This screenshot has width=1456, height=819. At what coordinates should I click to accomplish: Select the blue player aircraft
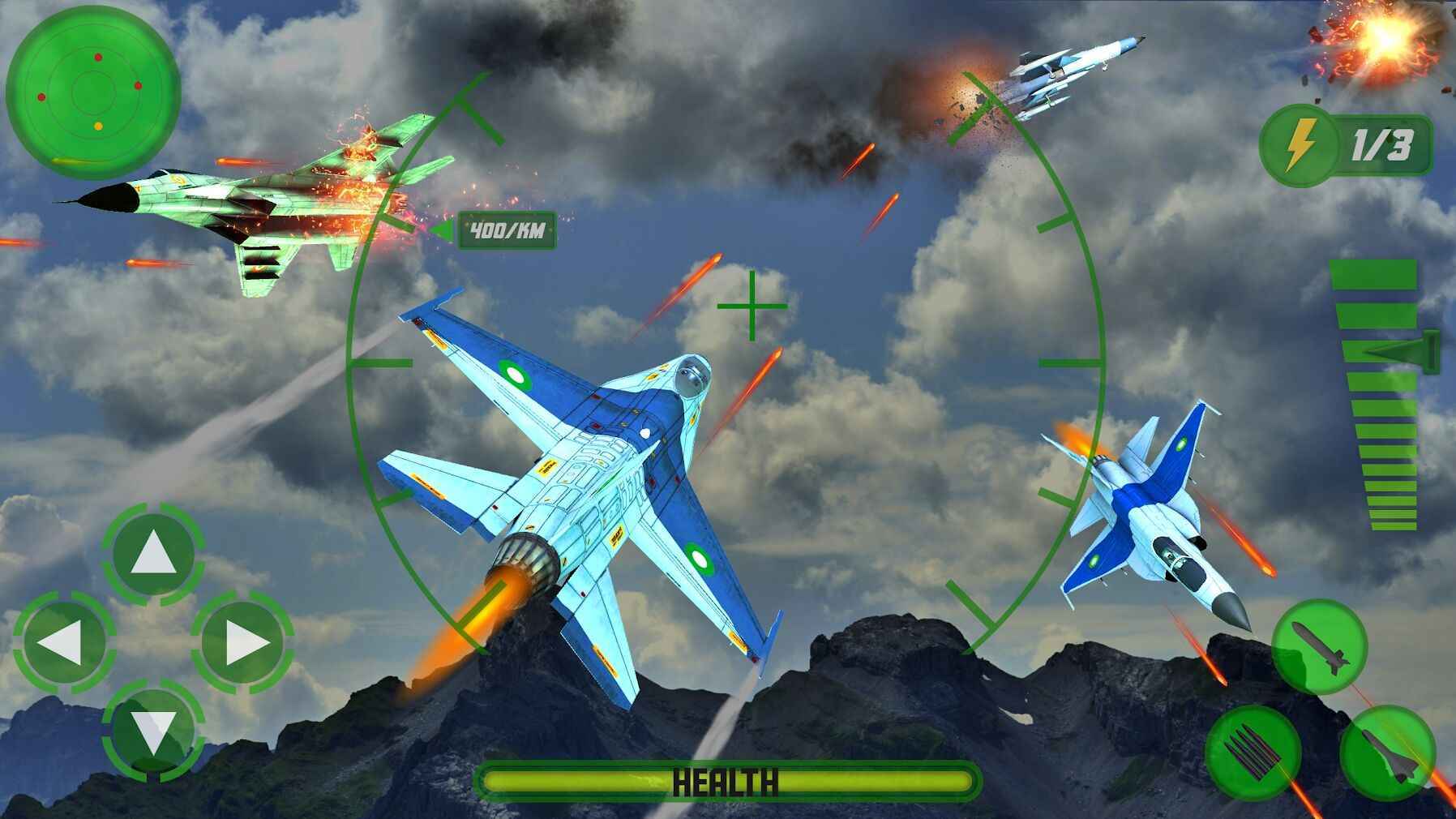click(592, 487)
